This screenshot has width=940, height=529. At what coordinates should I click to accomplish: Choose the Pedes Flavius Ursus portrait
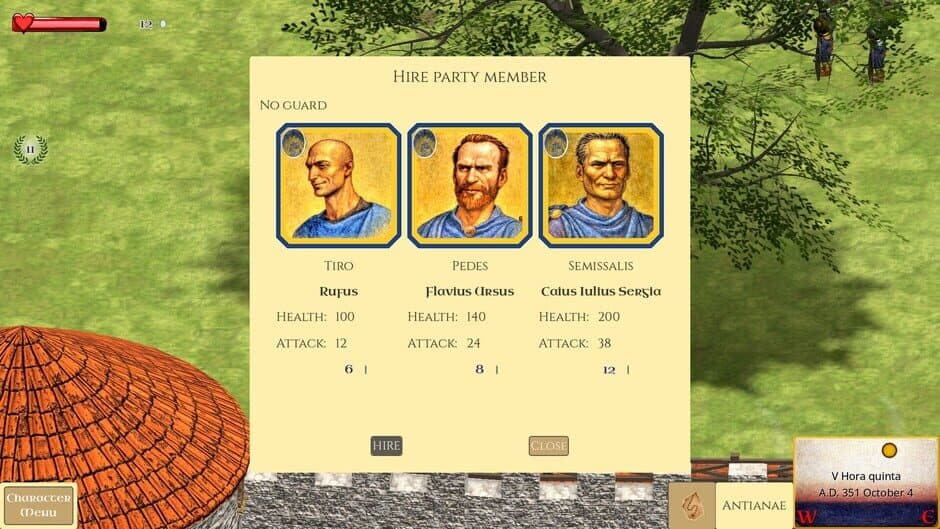pyautogui.click(x=469, y=186)
